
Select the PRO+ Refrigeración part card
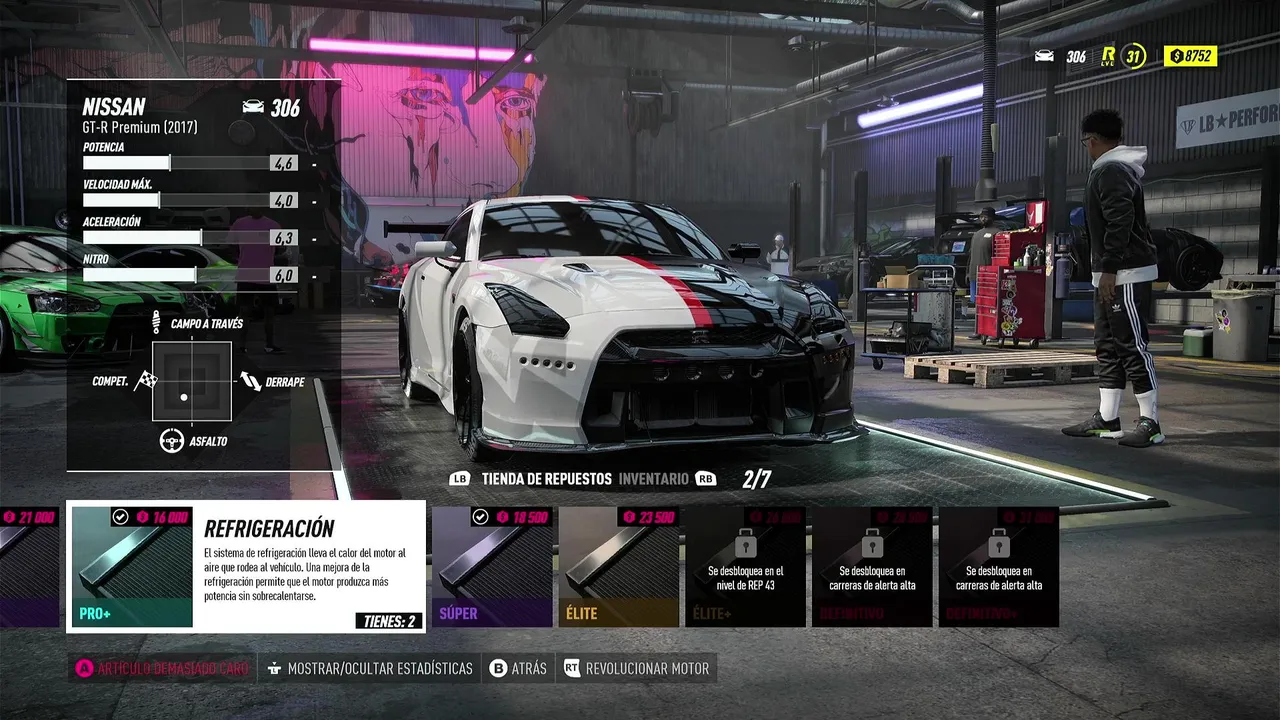click(x=246, y=566)
